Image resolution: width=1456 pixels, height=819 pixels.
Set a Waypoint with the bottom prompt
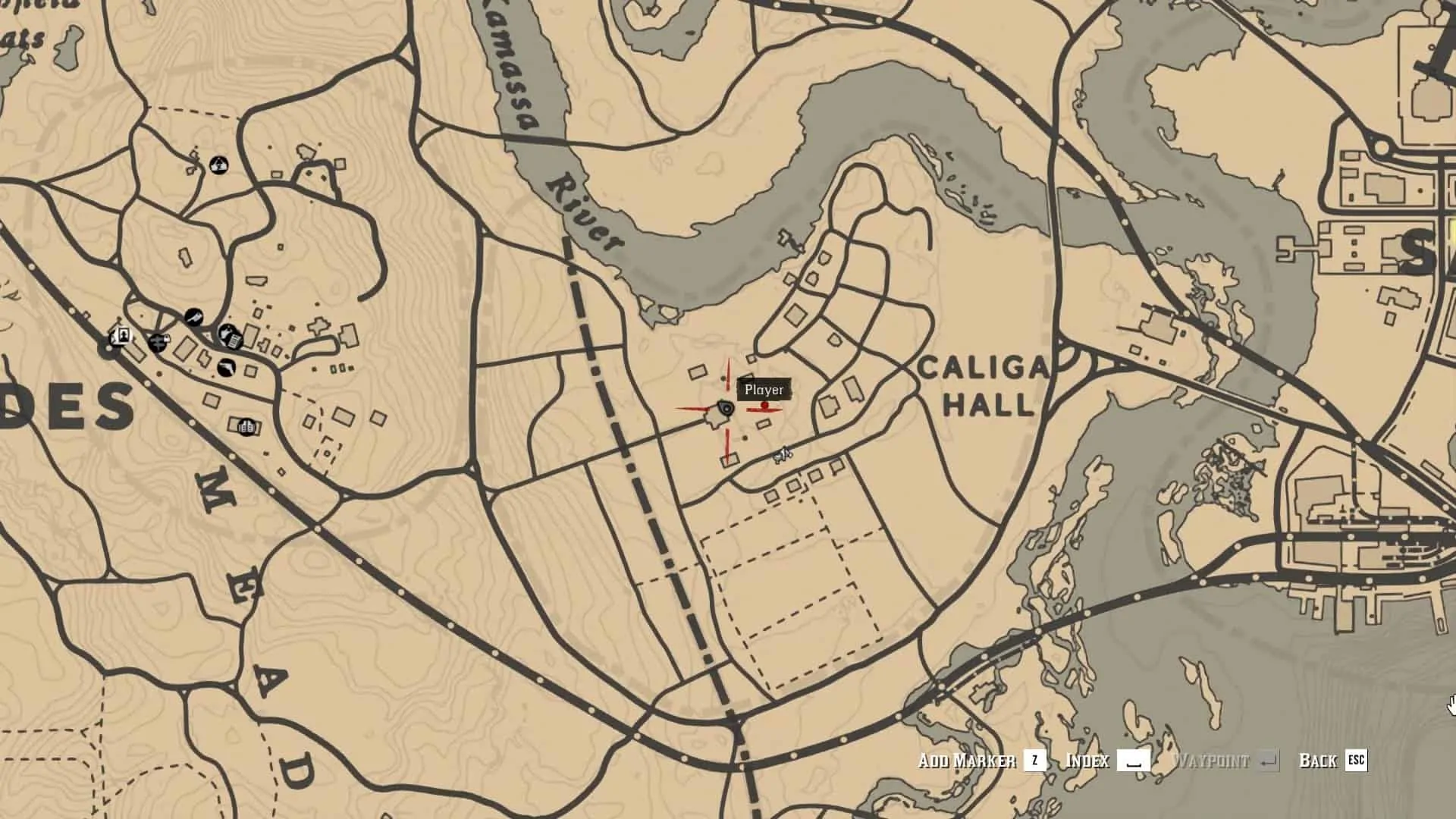[x=1225, y=761]
